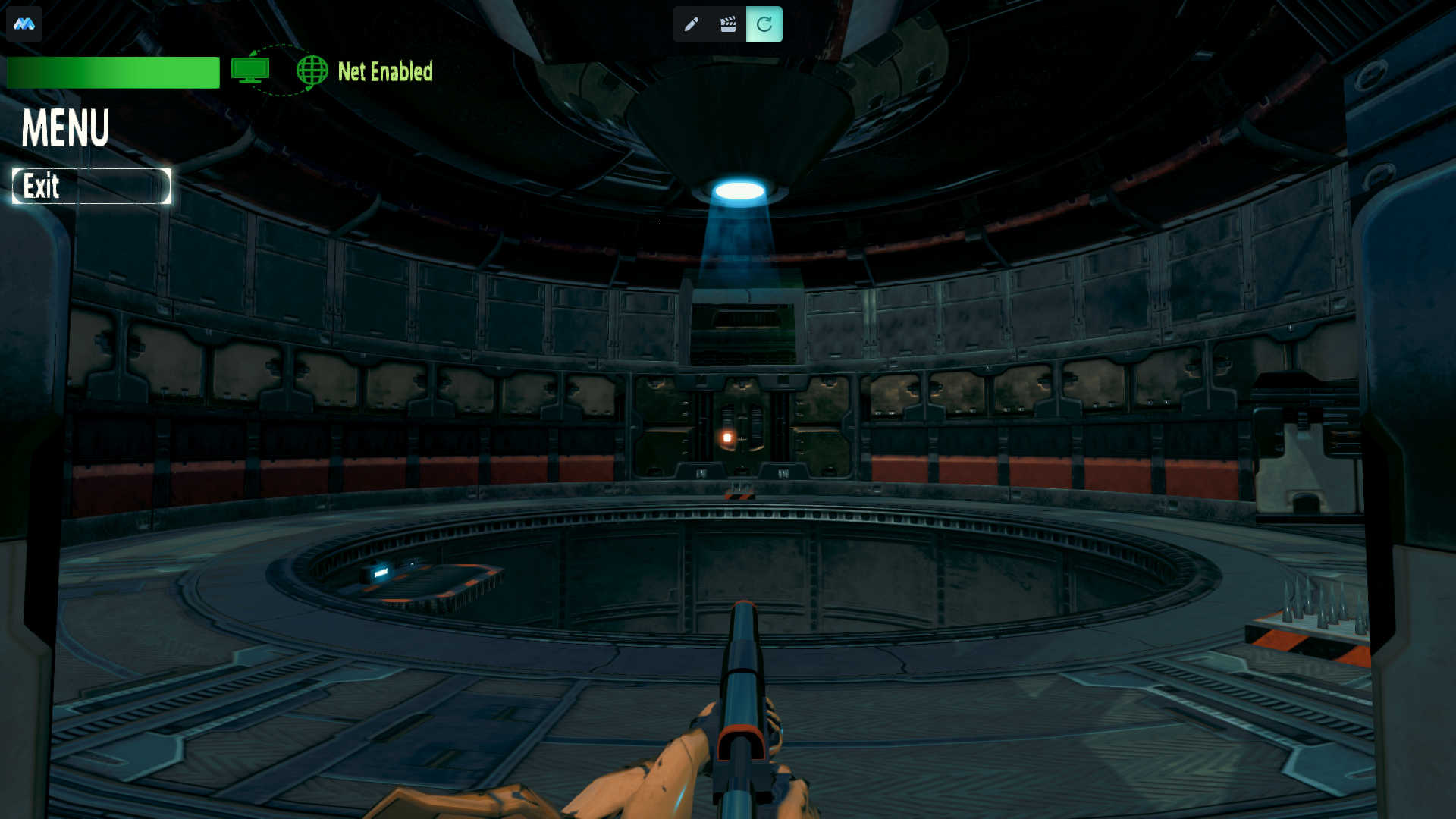Open the pencil edit tool
The image size is (1456, 819).
[691, 24]
